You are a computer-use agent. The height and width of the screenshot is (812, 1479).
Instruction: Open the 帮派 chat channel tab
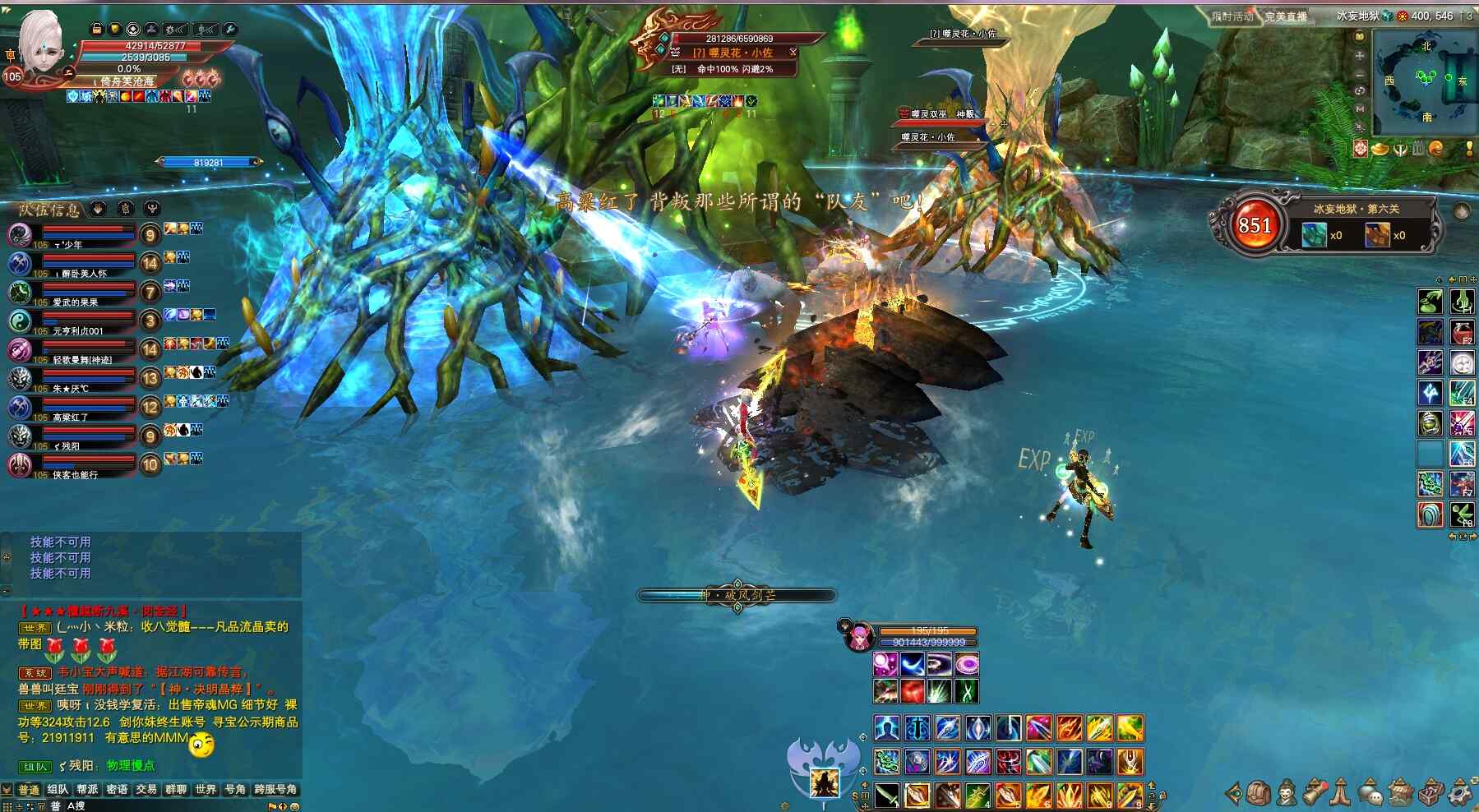coord(87,790)
